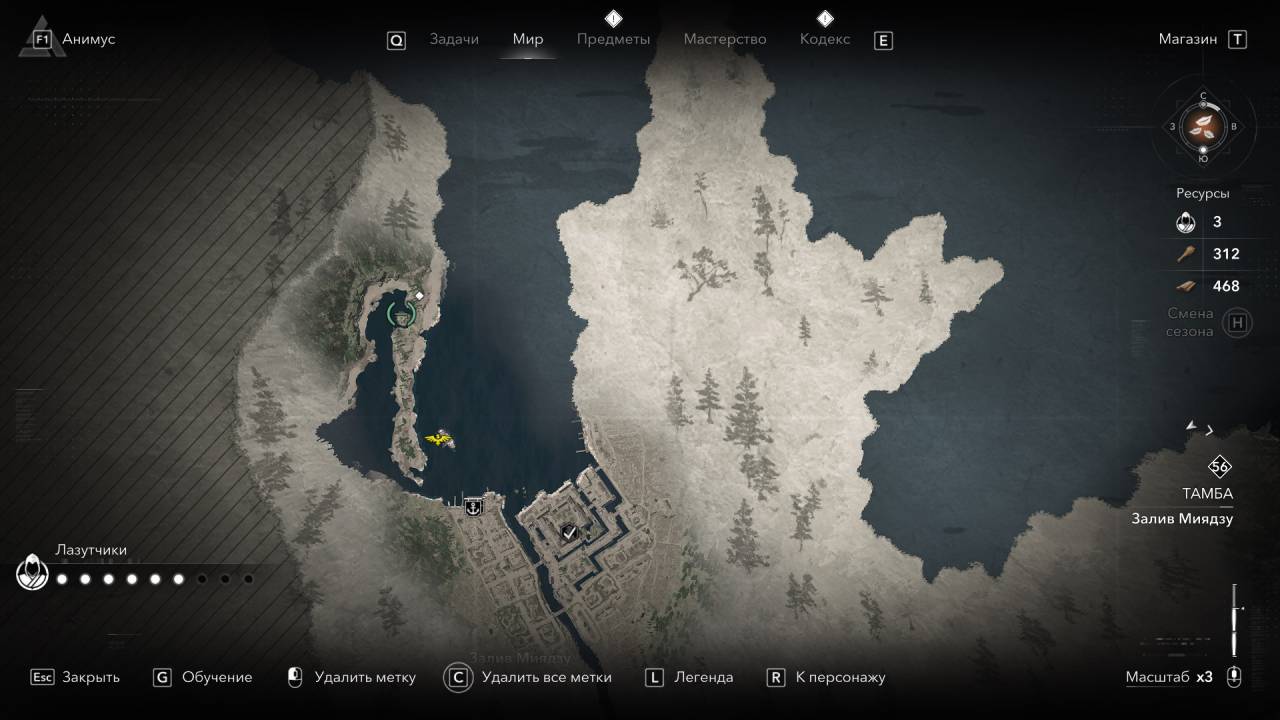
Task: Go to the Мастерство tab
Action: 725,39
